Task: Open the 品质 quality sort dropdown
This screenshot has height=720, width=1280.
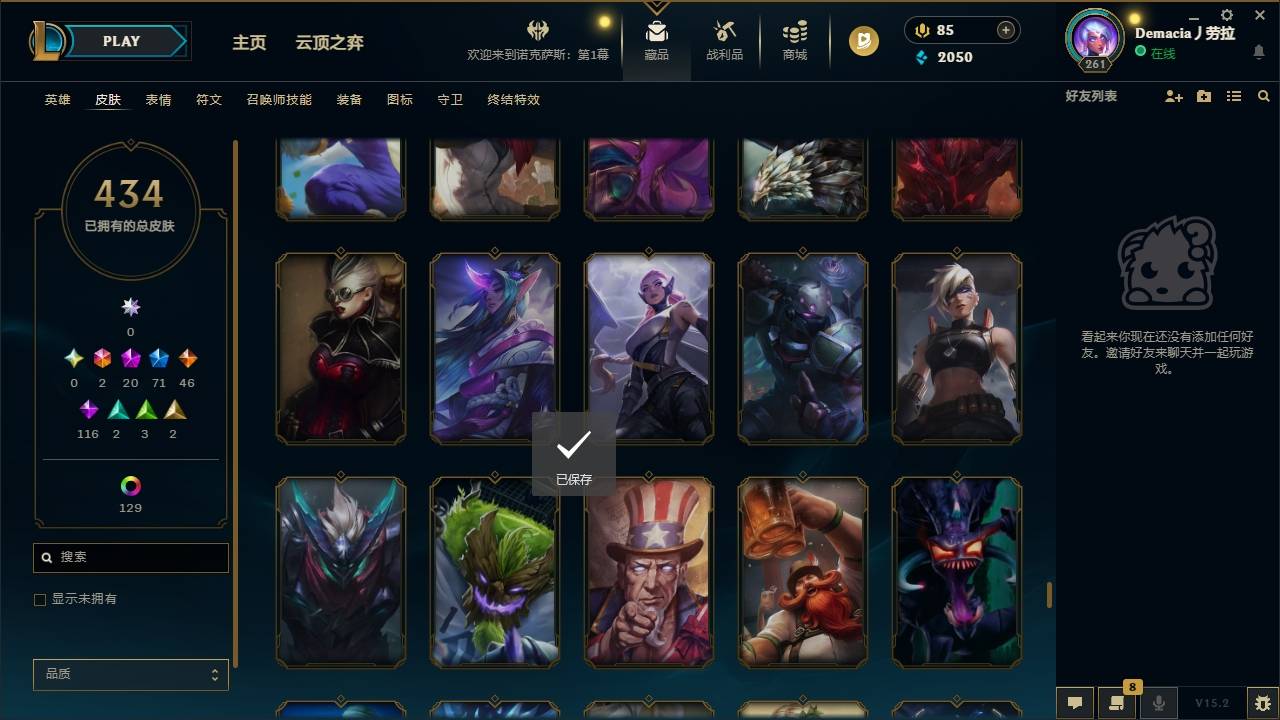Action: (x=130, y=674)
